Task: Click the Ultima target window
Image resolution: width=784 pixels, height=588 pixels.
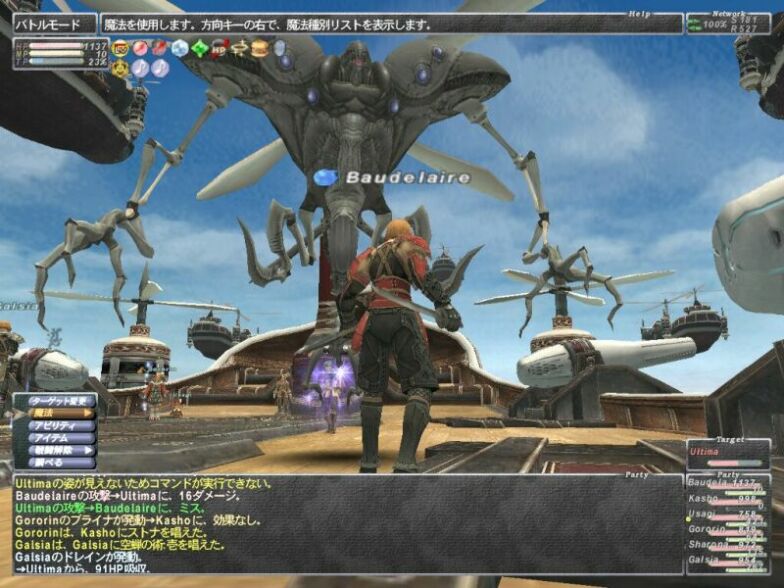Action: point(727,453)
